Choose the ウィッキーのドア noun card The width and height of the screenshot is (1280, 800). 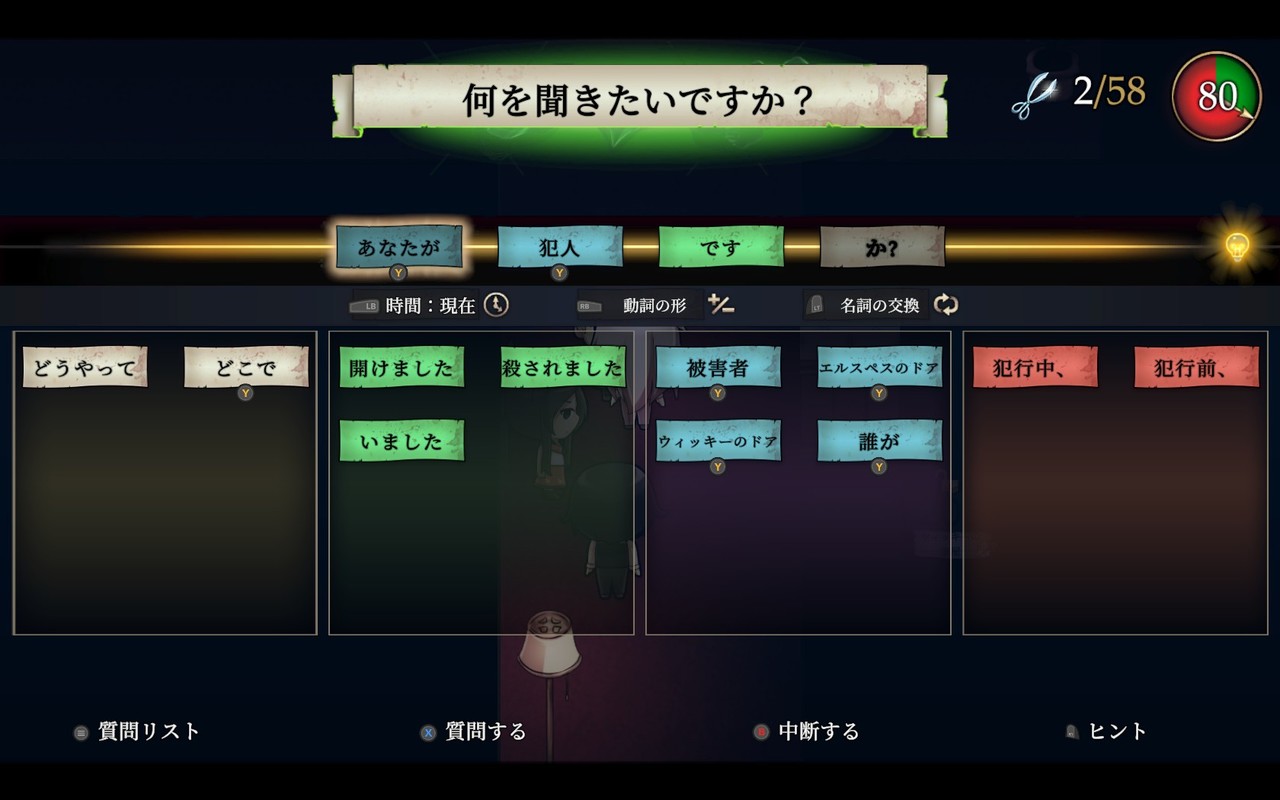pyautogui.click(x=718, y=441)
